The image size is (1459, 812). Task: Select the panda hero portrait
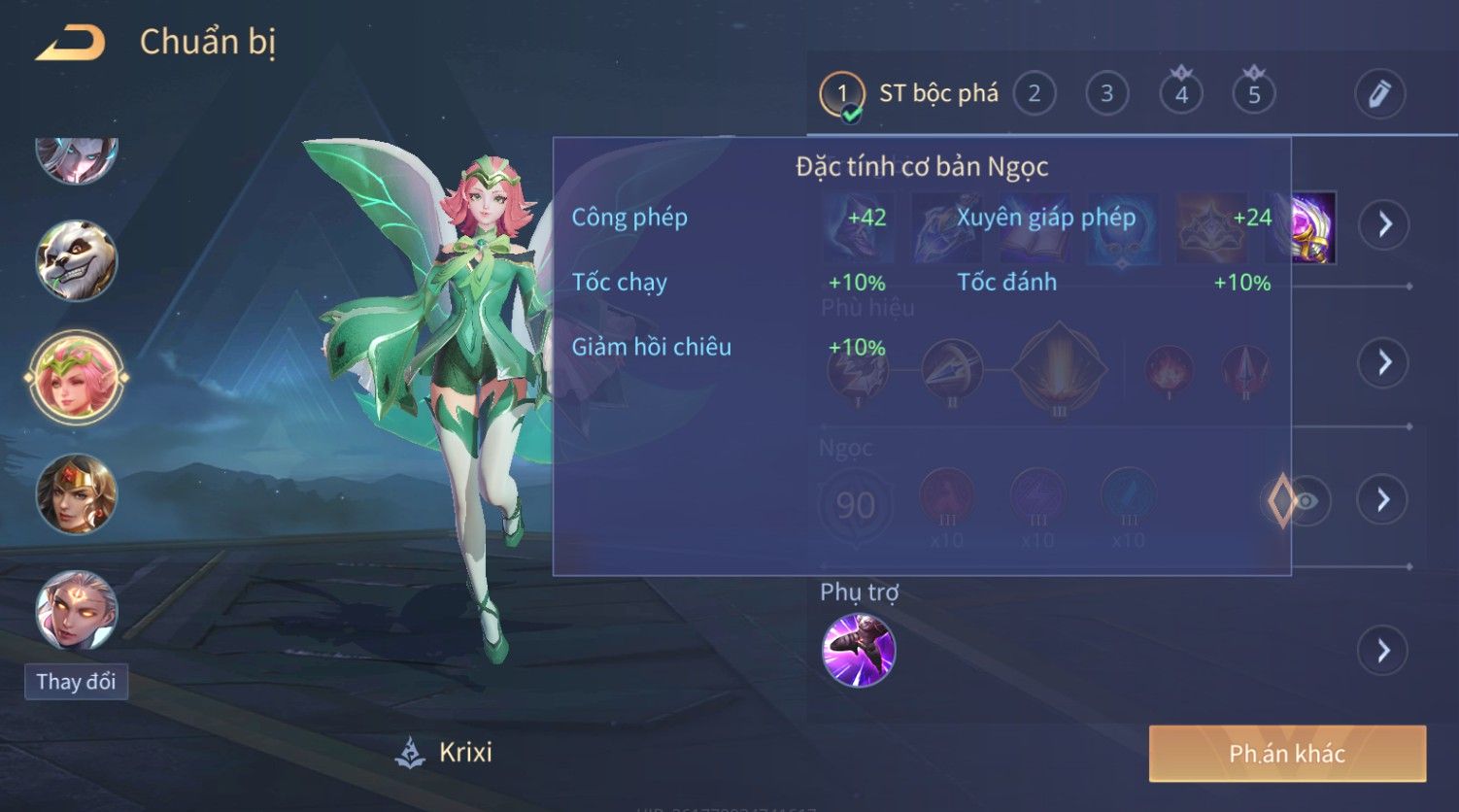tap(77, 260)
